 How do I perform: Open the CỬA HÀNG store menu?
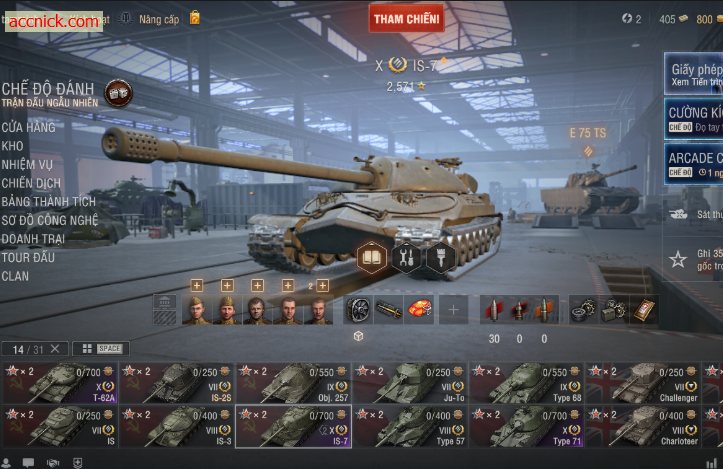click(28, 127)
